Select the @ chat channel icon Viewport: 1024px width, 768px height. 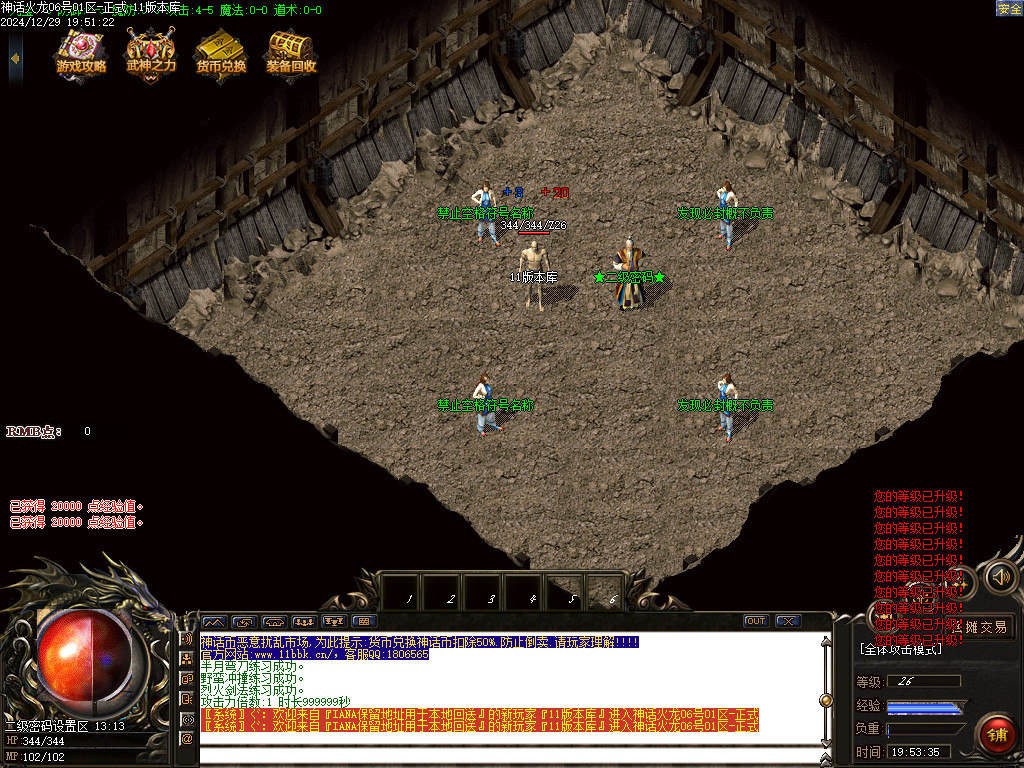point(186,739)
